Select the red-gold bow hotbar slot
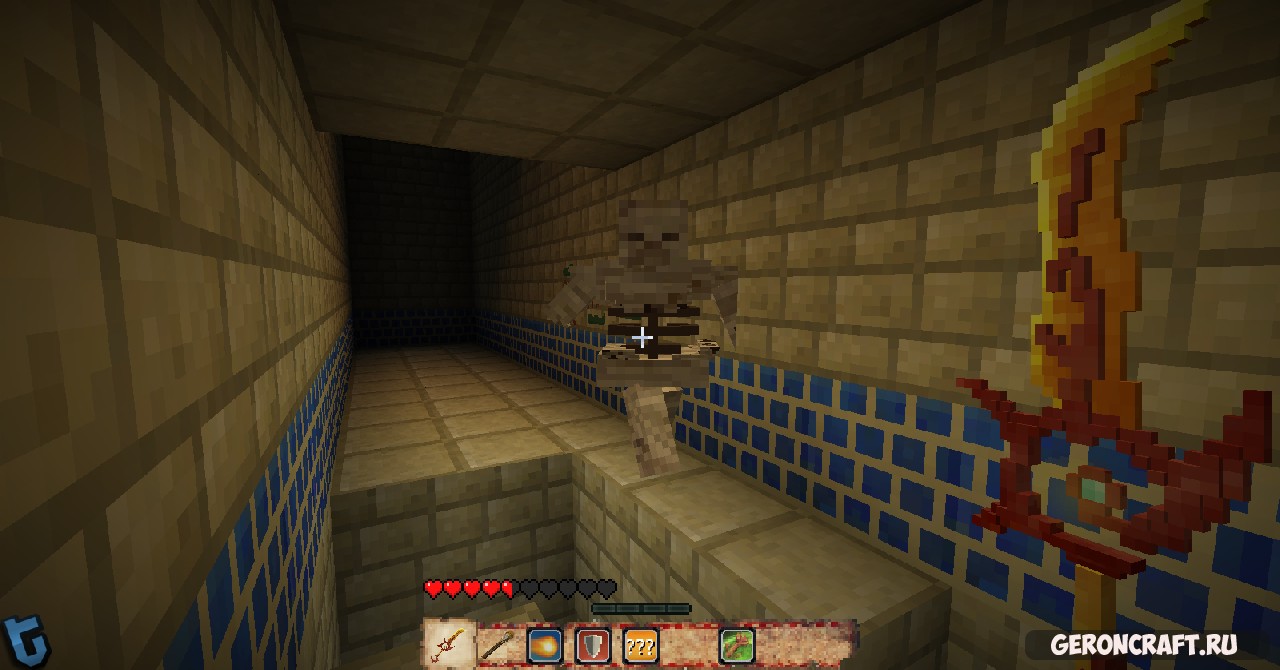The height and width of the screenshot is (670, 1280). point(449,645)
